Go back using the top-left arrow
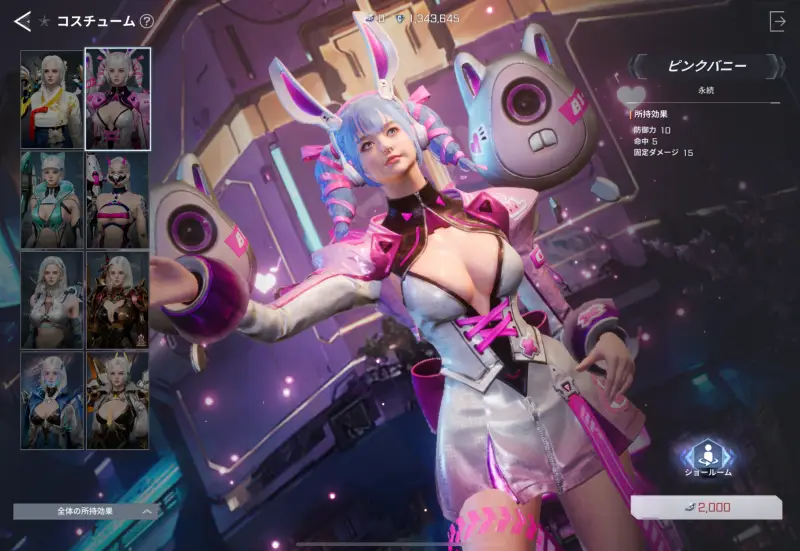The image size is (800, 551). click(x=22, y=21)
